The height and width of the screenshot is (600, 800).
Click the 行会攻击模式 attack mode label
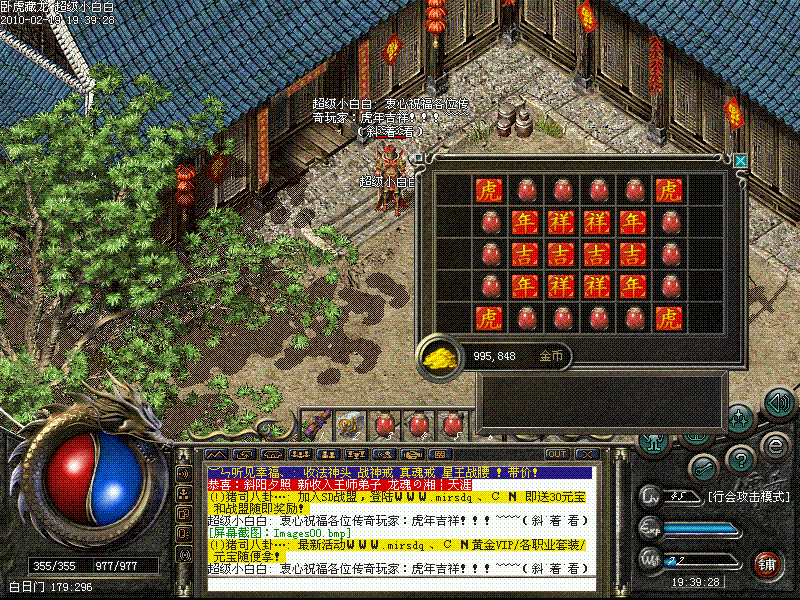[746, 496]
